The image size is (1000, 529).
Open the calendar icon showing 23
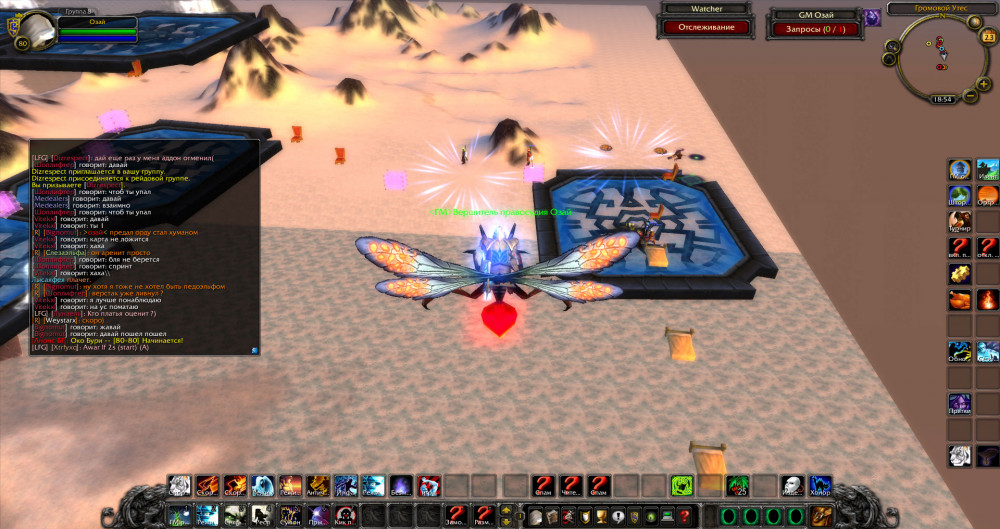click(988, 37)
